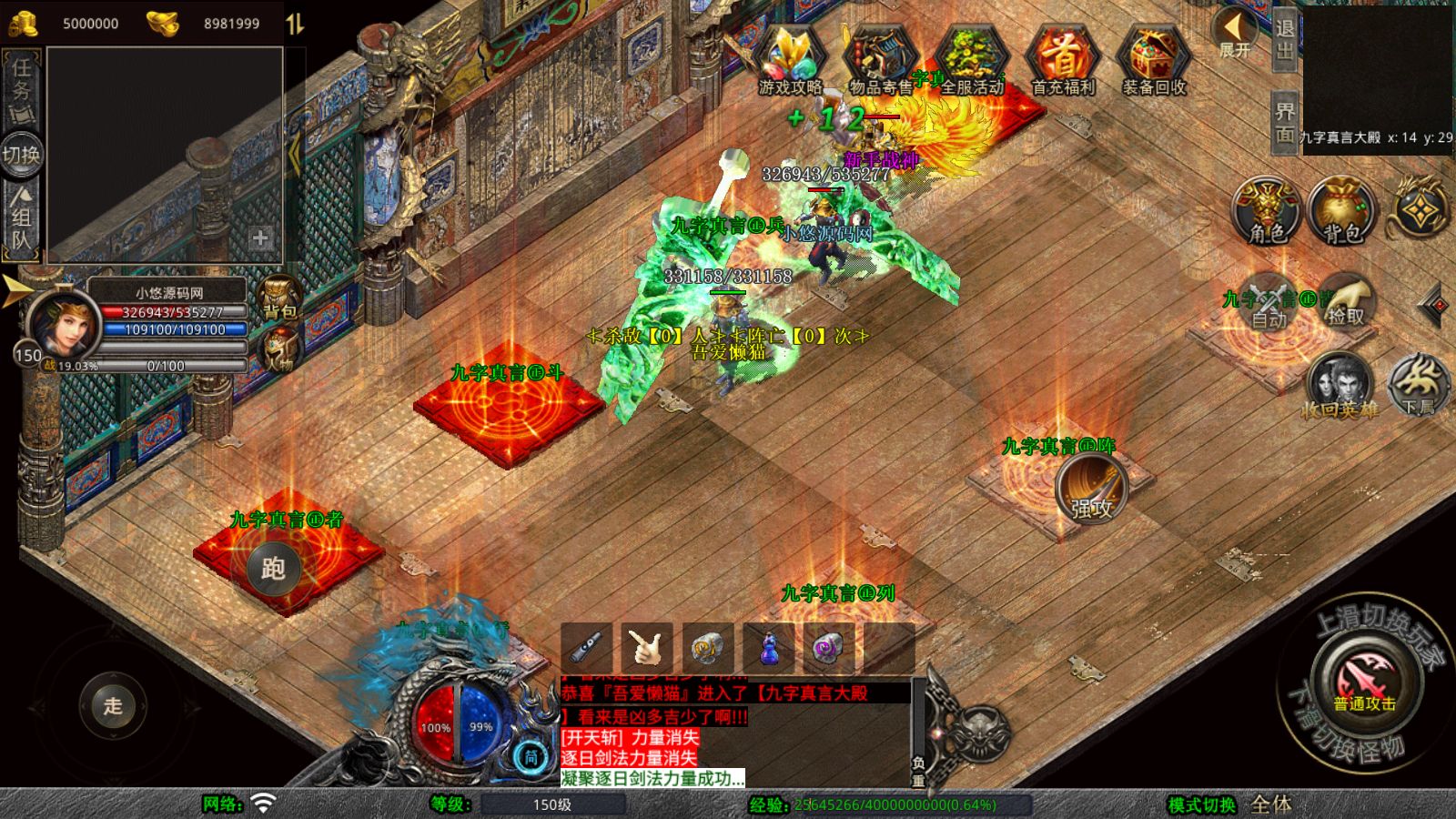Click the 展开 expand arrow
Screen dimensions: 1456x819
point(1234,33)
